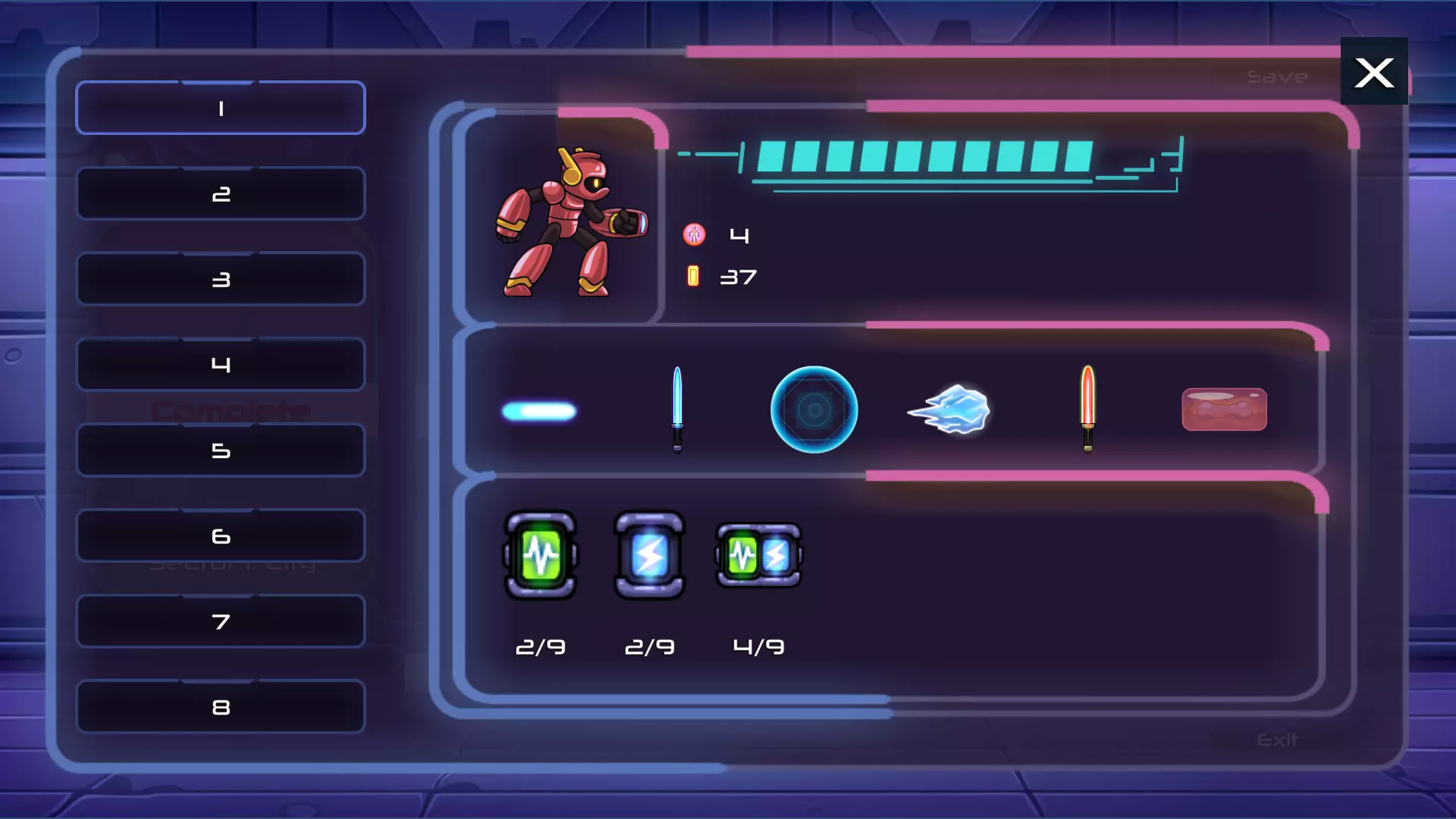The height and width of the screenshot is (819, 1456).
Task: Pick save slot 7
Action: point(221,622)
